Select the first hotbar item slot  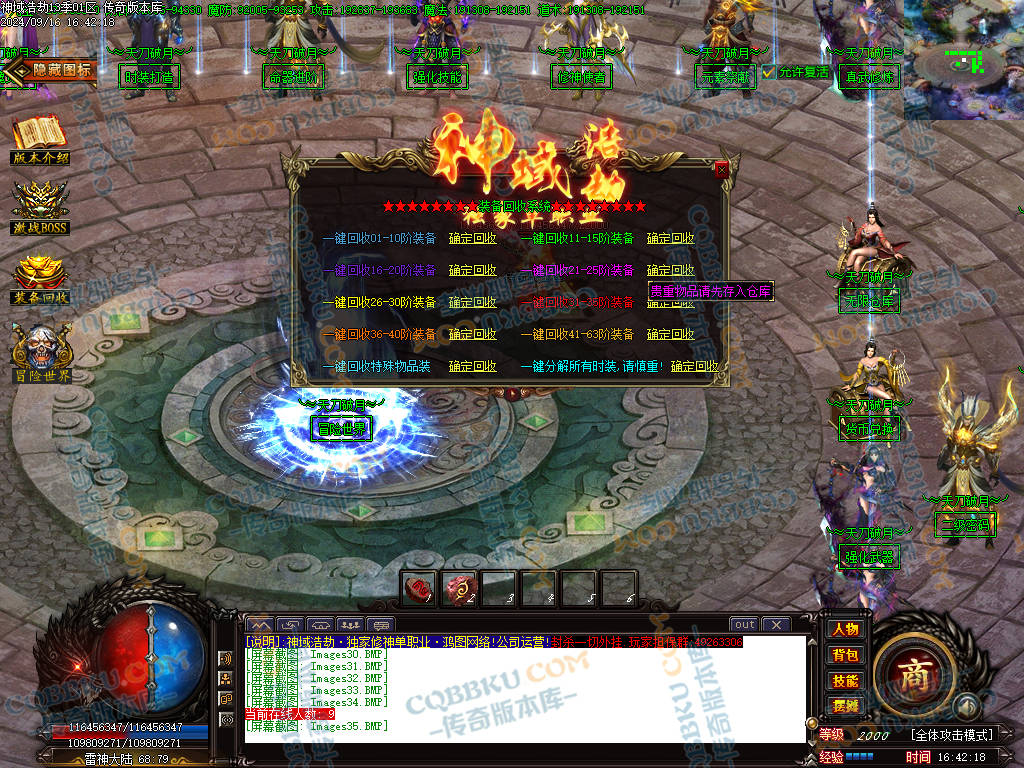[419, 589]
